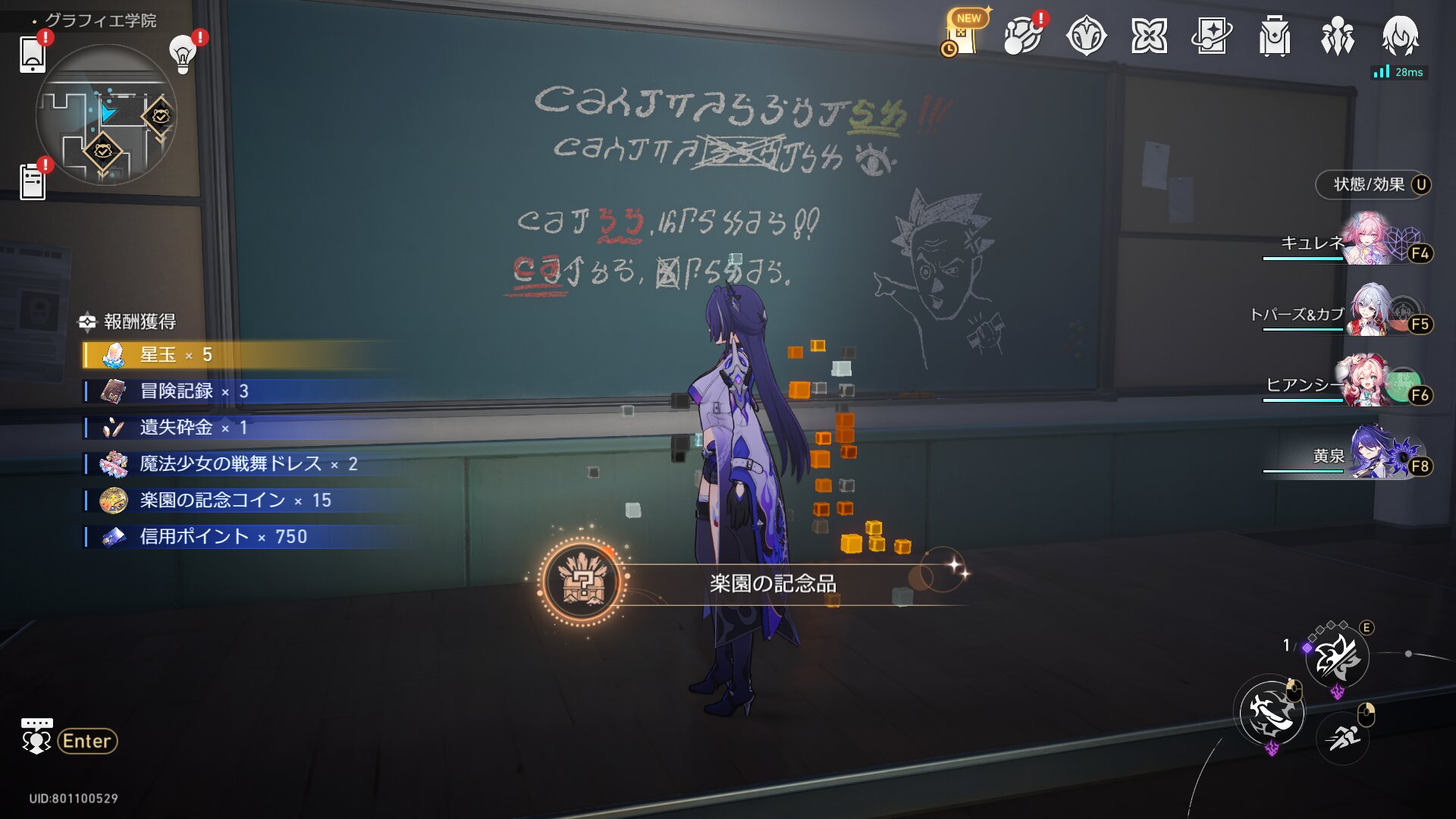Activate the technique skill icon
The height and width of the screenshot is (819, 1456).
[1337, 657]
